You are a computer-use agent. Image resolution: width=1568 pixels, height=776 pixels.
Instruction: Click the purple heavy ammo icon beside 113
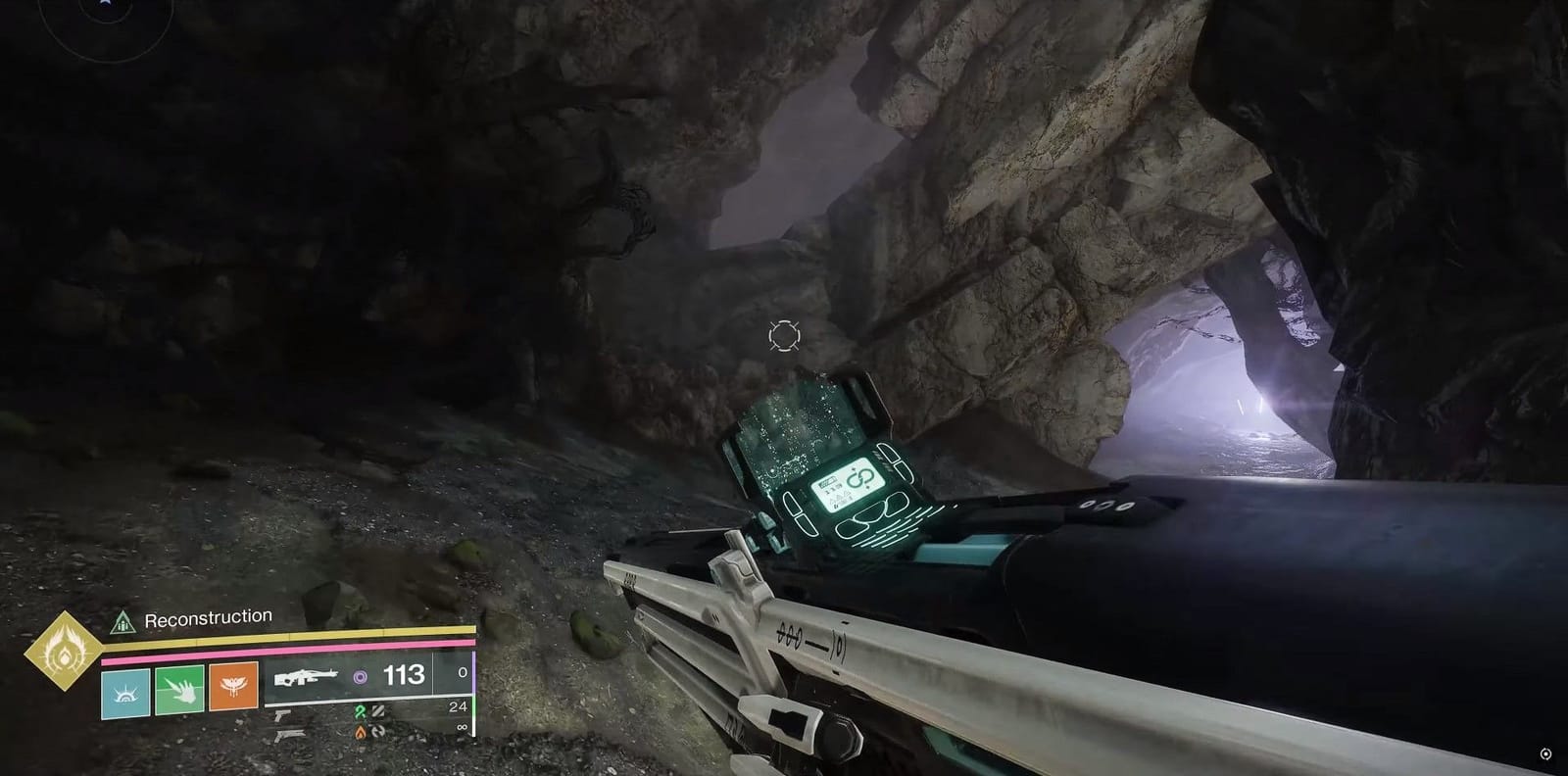pyautogui.click(x=361, y=676)
